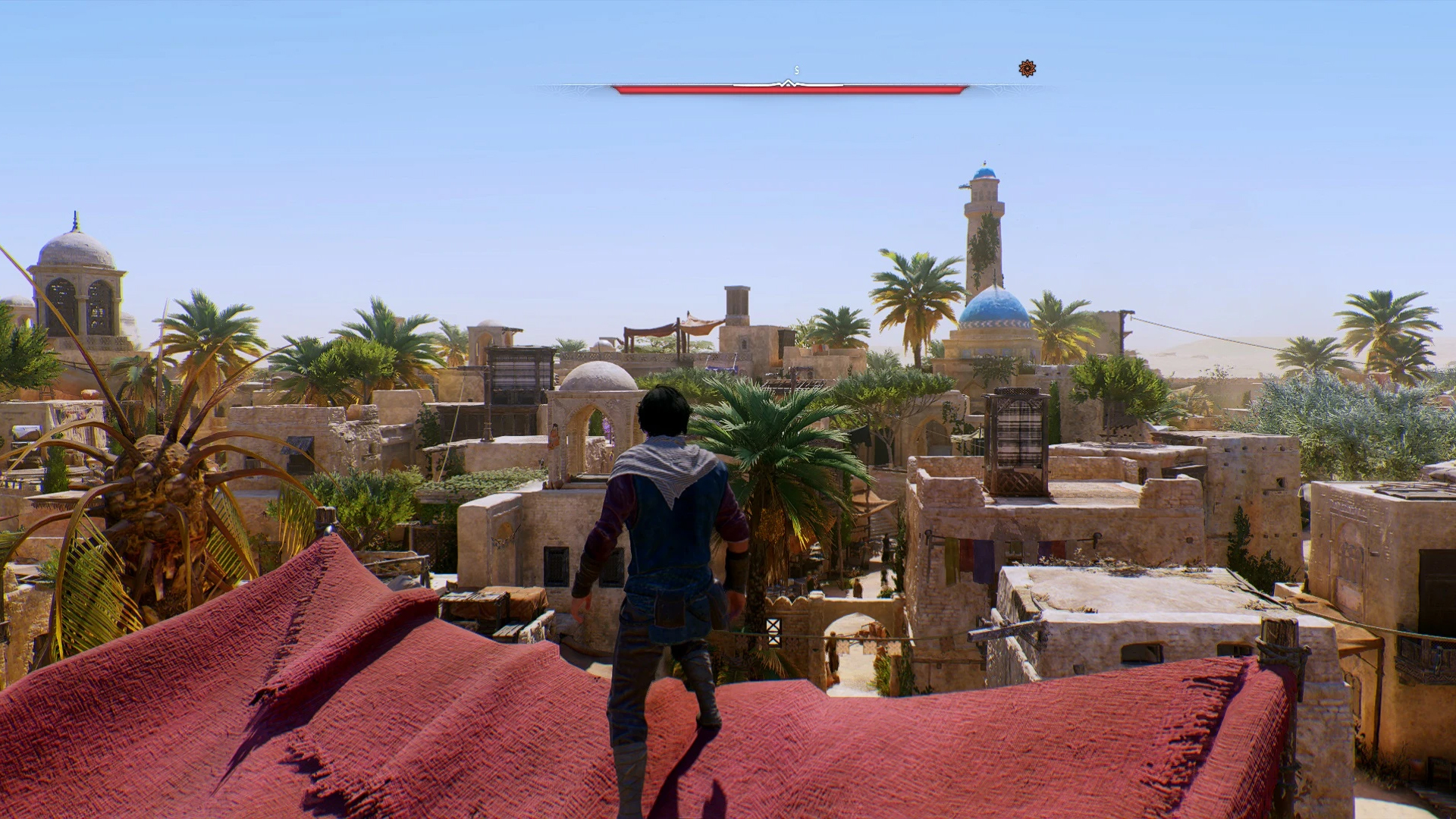The width and height of the screenshot is (1456, 819).
Task: Select the south heading indicator on the compass
Action: (x=796, y=71)
